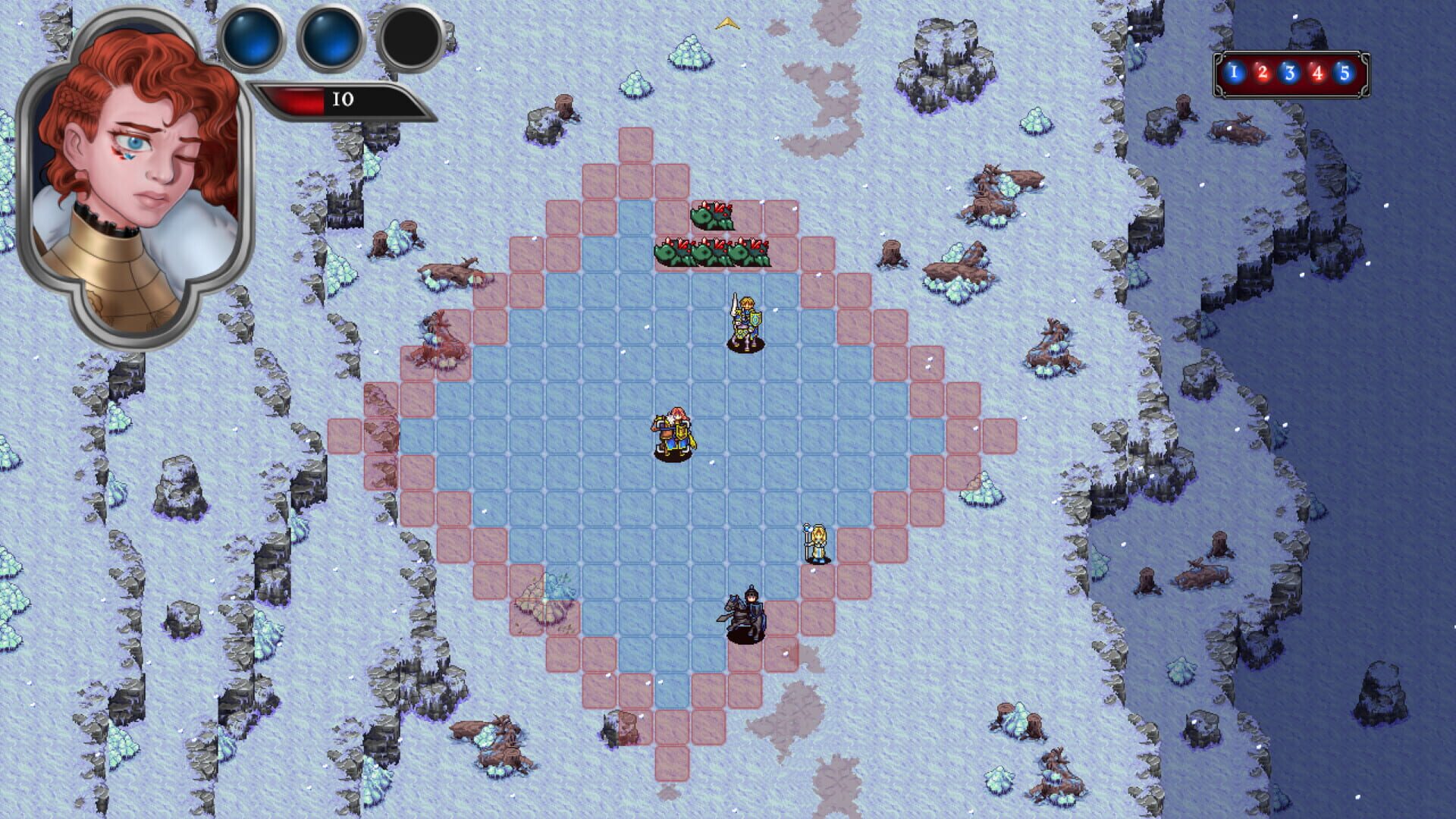Click the blue turn orb numbered 3
This screenshot has height=819, width=1456.
coord(1290,71)
